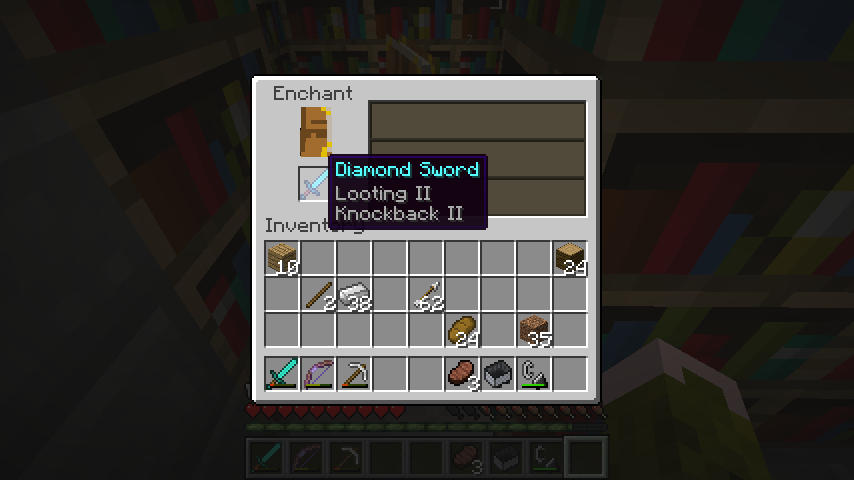This screenshot has width=854, height=480.
Task: Select the enchanted bow in the hotbar row
Action: pos(319,374)
